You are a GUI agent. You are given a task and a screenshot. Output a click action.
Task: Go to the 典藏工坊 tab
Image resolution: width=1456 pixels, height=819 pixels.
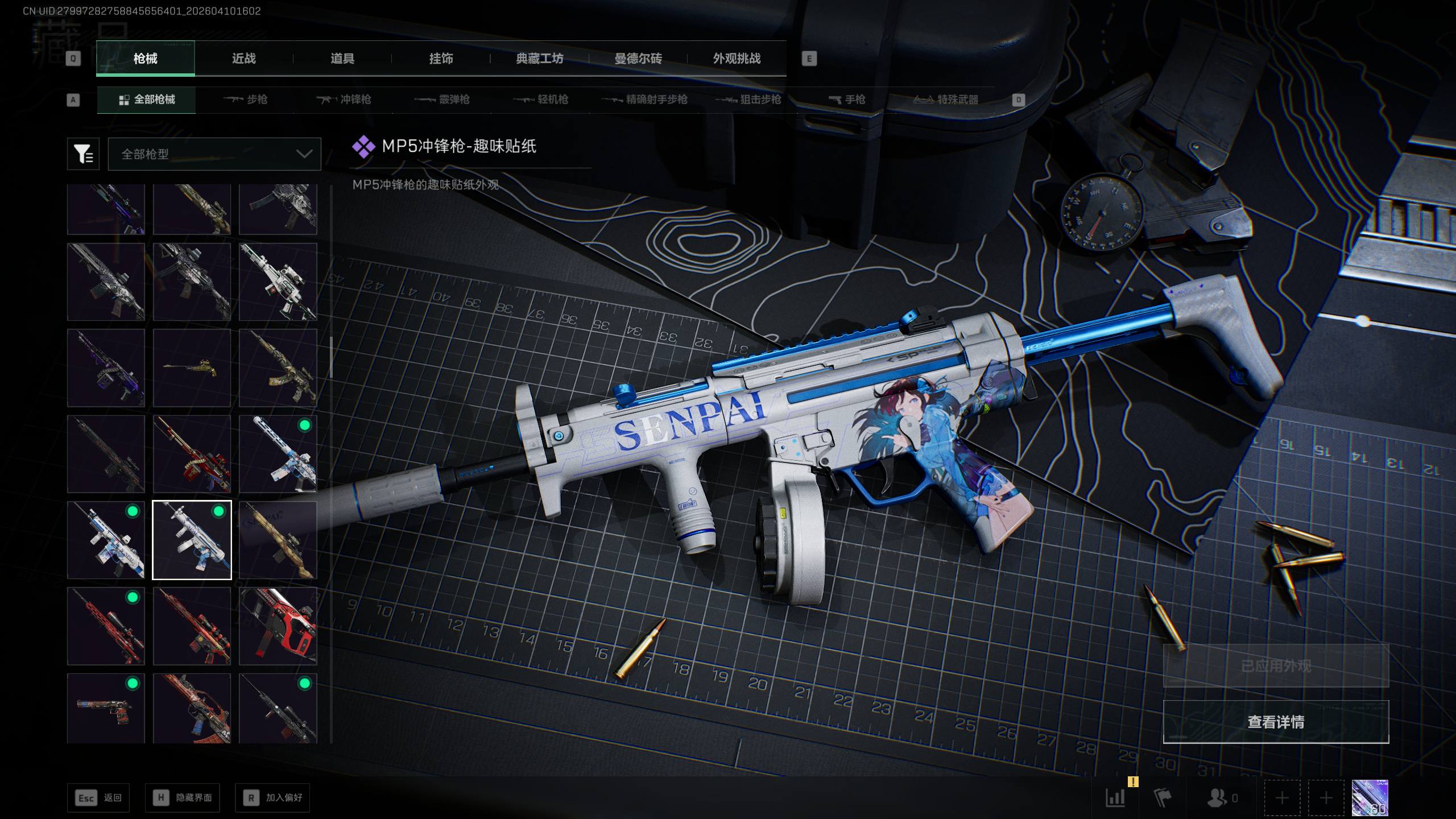coord(539,59)
